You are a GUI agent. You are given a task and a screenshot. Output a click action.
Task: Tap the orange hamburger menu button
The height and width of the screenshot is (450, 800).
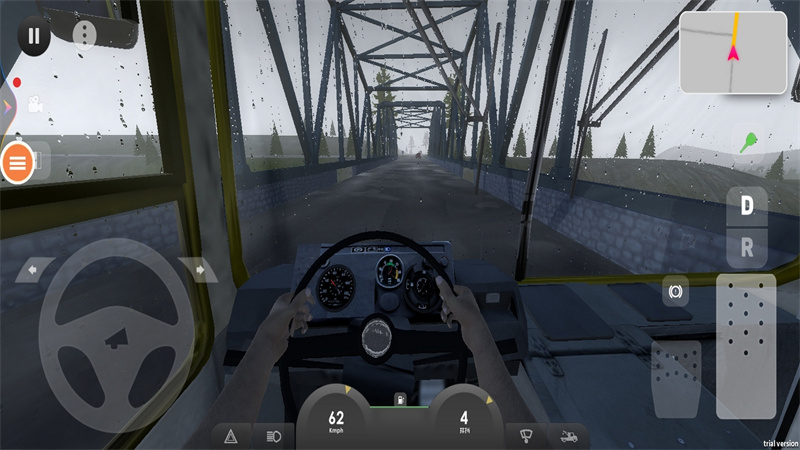(x=17, y=162)
